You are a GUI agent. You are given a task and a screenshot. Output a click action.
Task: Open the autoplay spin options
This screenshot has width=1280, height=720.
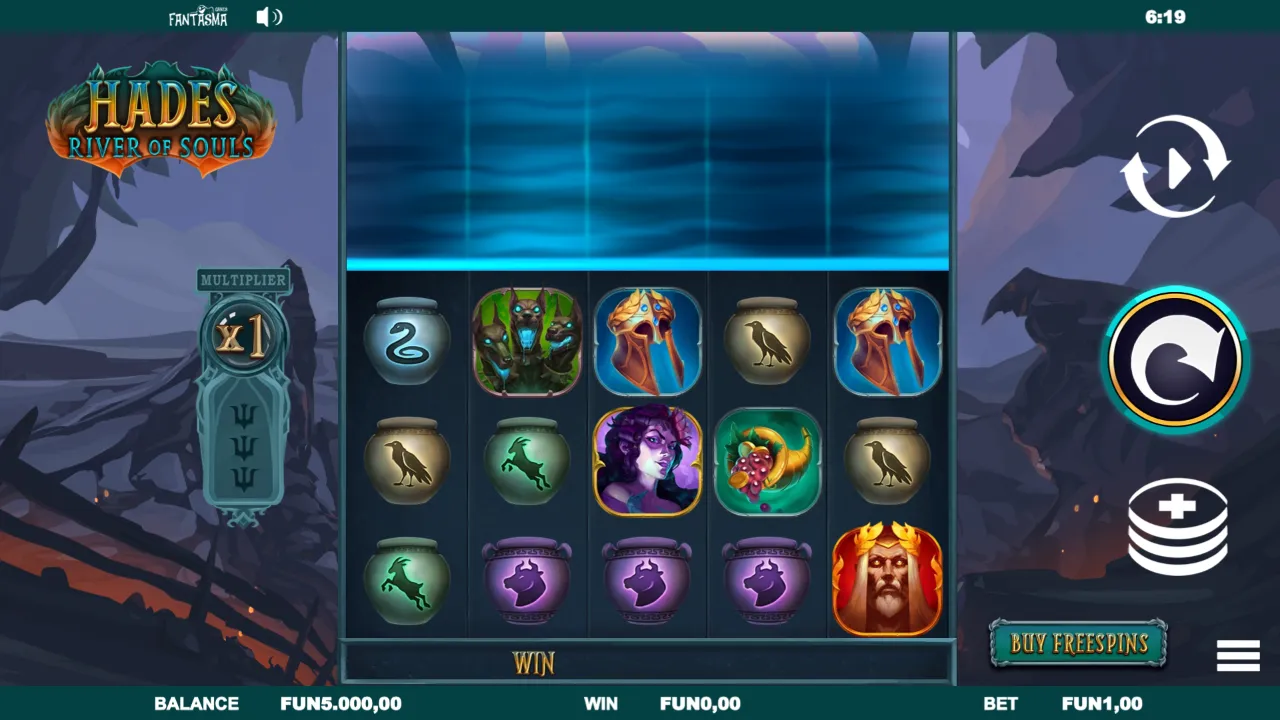coord(1175,167)
